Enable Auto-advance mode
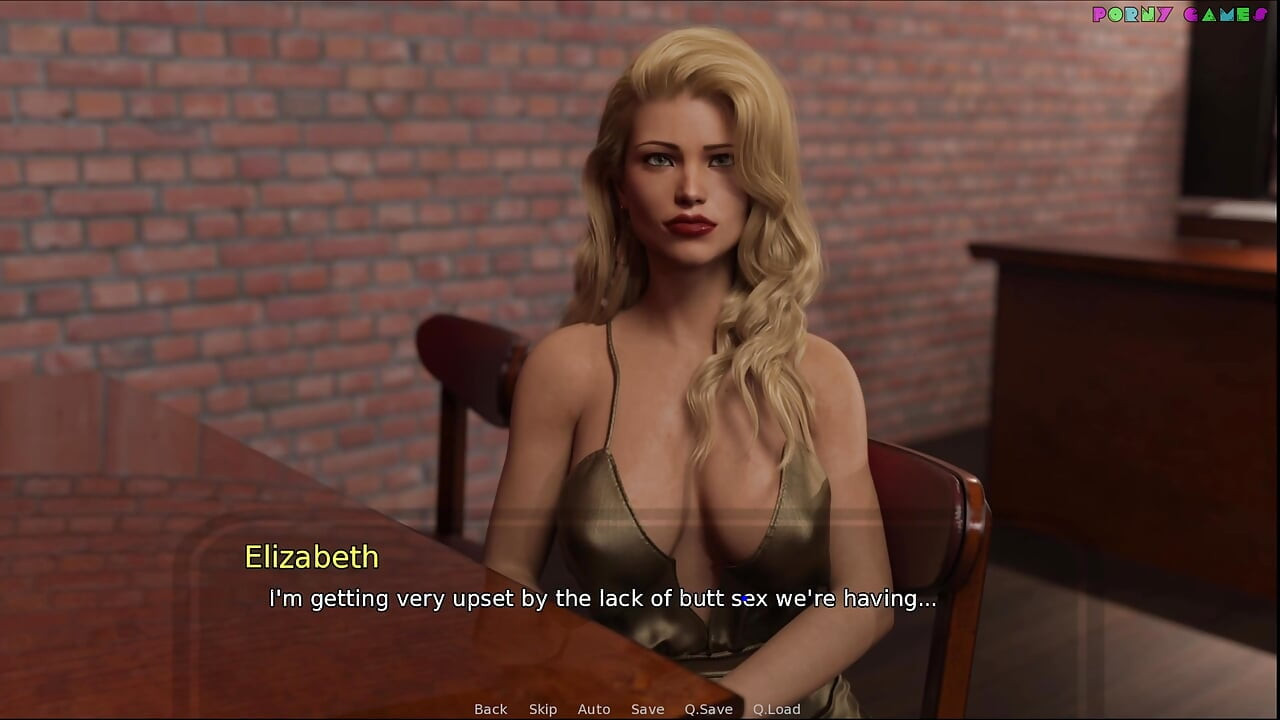1280x720 pixels. 594,709
